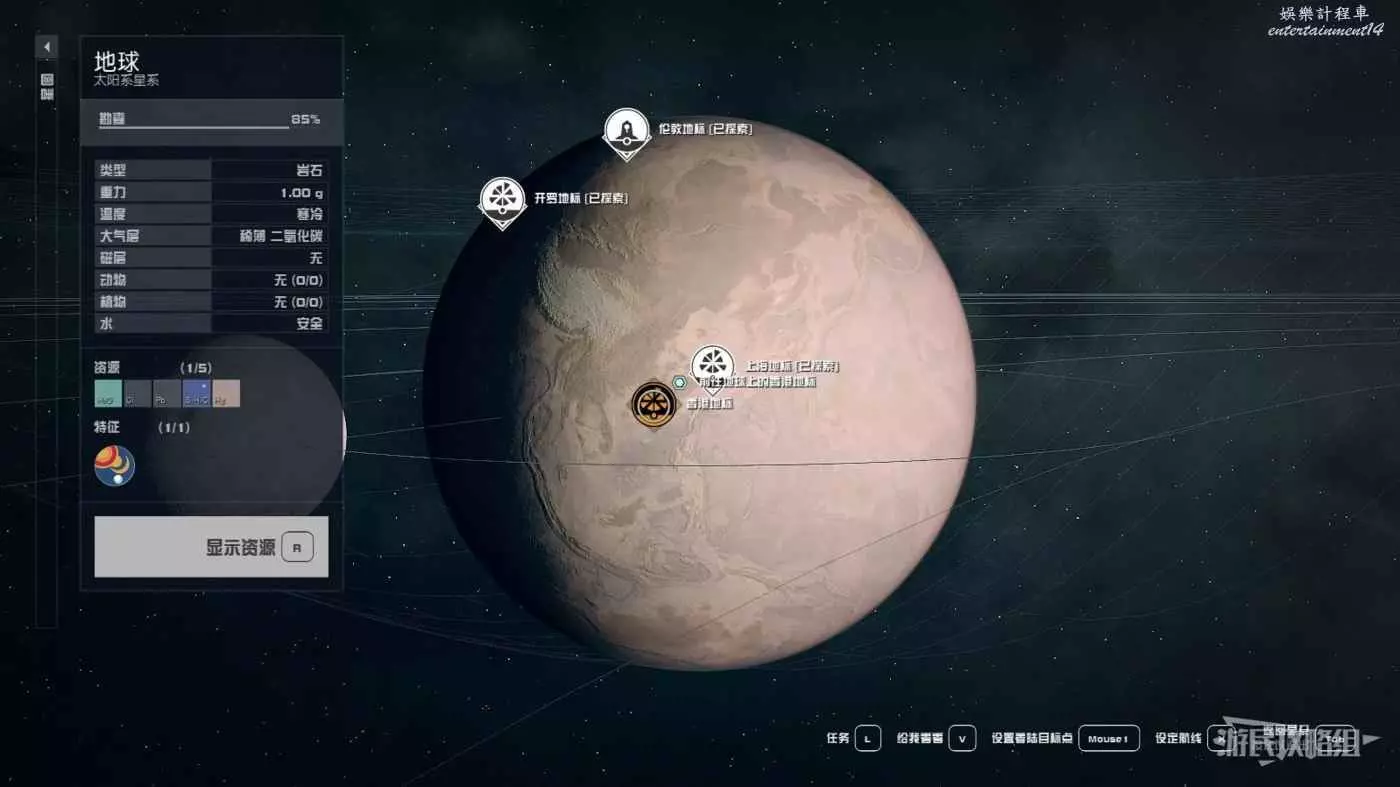Image resolution: width=1400 pixels, height=787 pixels.
Task: Click the small teal quest target marker
Action: tap(680, 382)
